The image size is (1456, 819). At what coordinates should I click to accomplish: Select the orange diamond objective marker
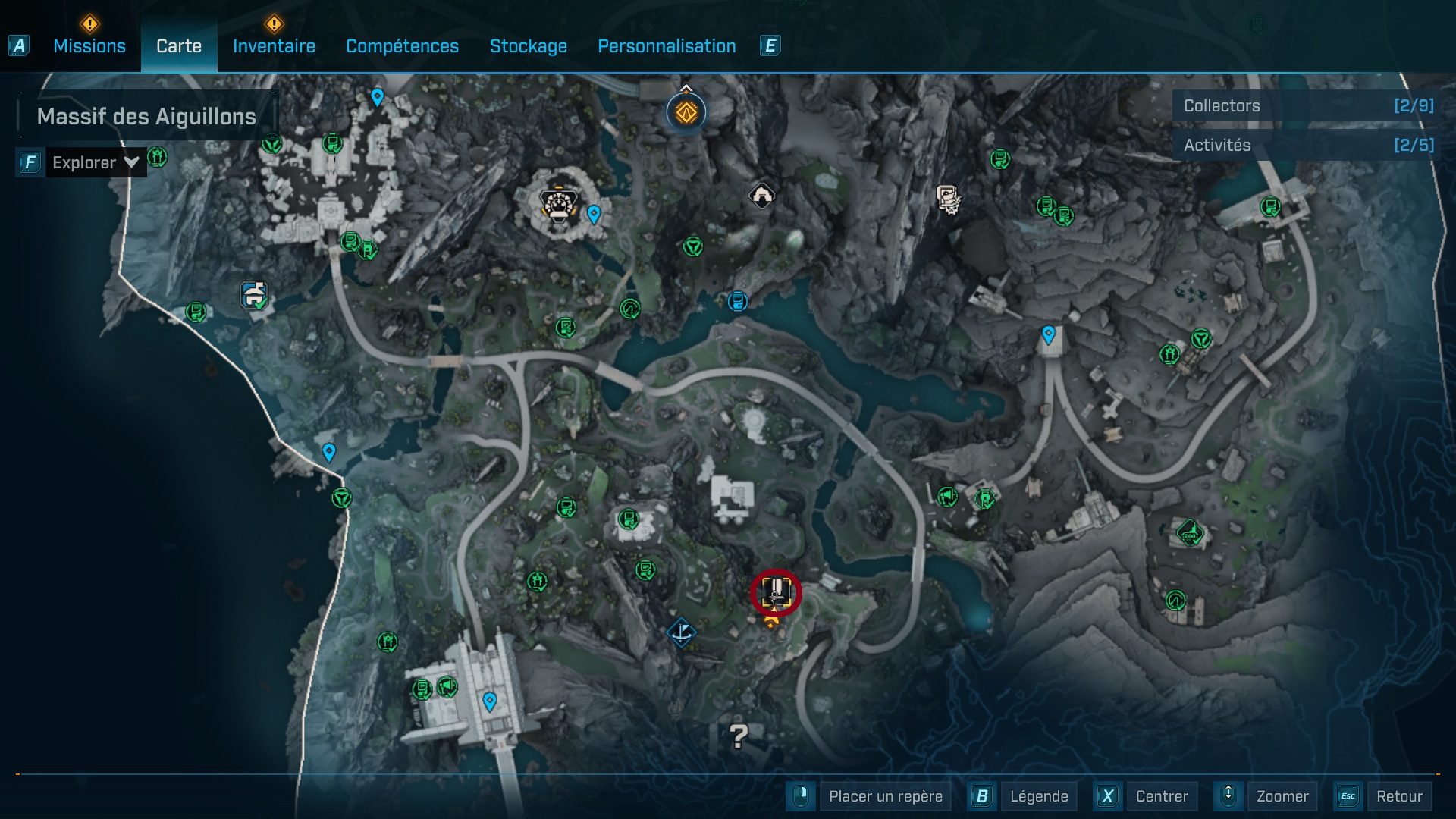click(686, 113)
